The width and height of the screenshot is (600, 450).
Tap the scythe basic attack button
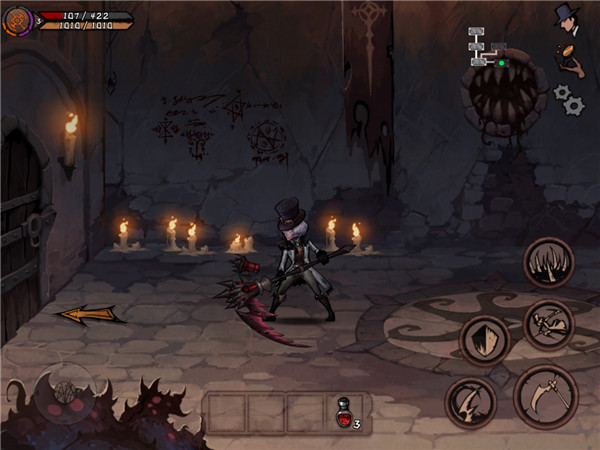(545, 396)
